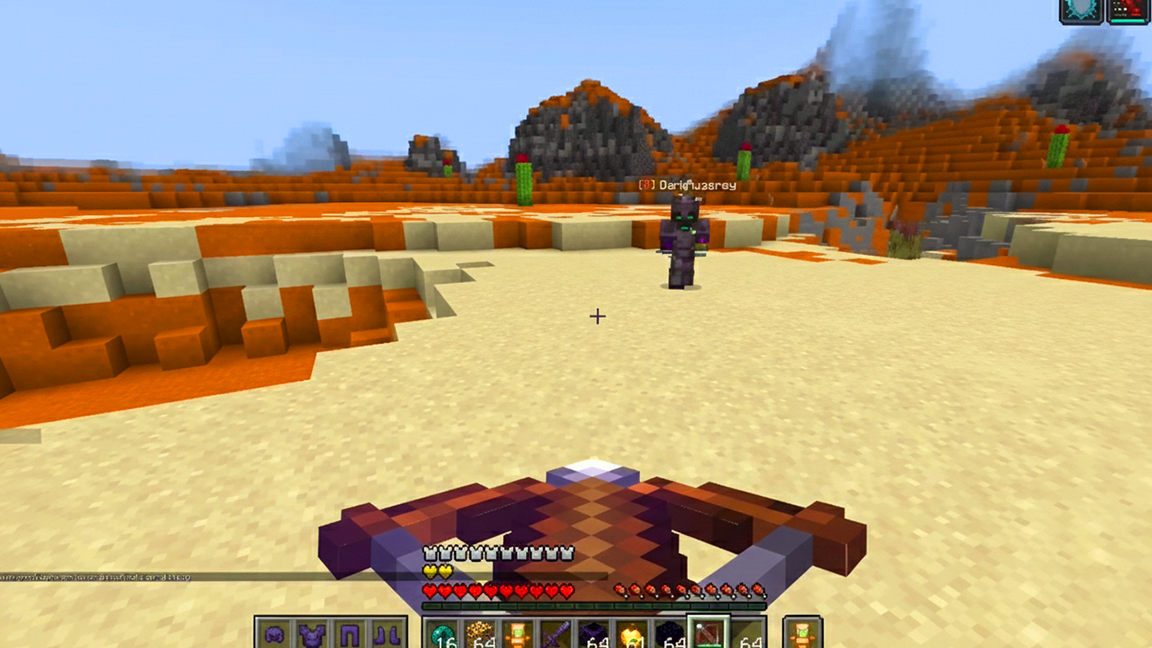Click the netherite chestplate armor slot

click(311, 634)
